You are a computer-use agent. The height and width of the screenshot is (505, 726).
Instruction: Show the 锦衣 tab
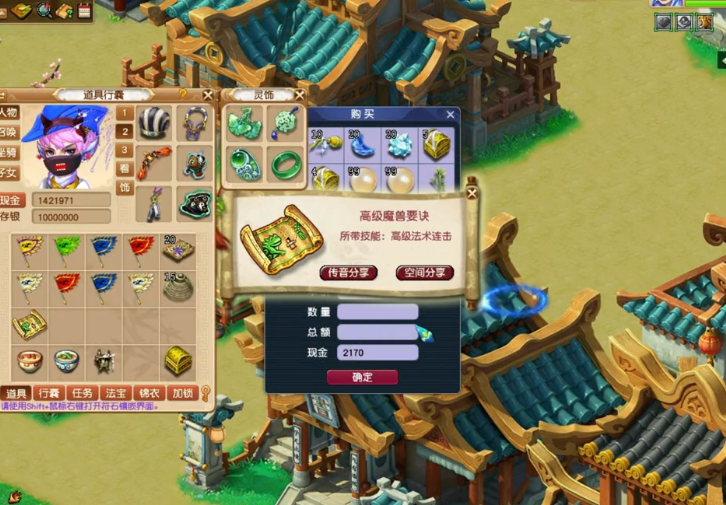149,393
